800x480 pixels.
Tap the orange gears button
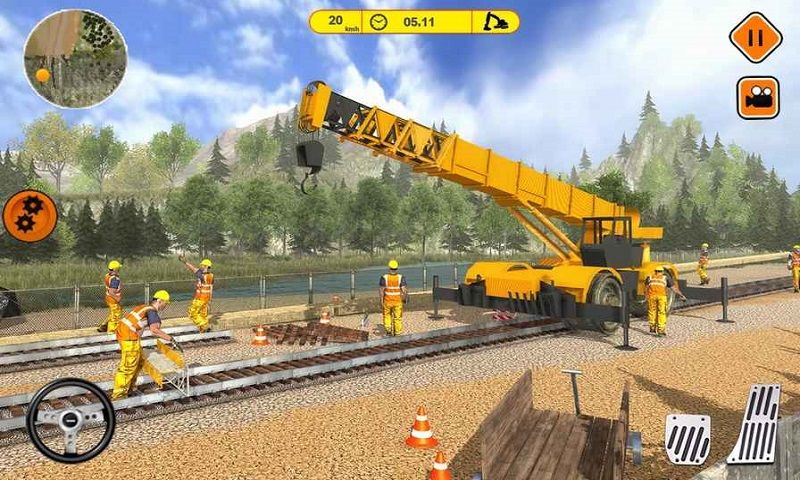[x=29, y=217]
